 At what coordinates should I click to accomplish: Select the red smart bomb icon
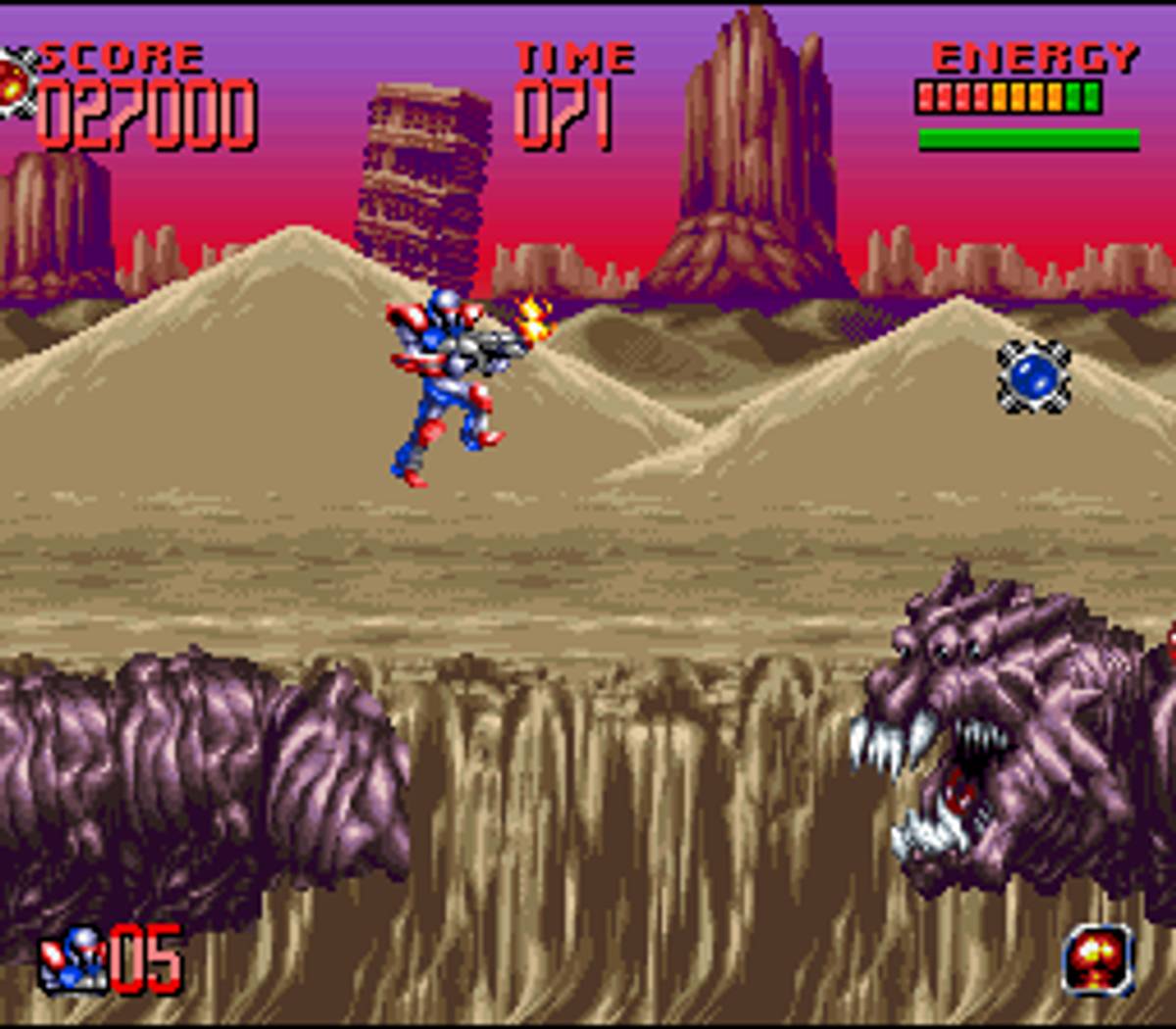click(1098, 958)
